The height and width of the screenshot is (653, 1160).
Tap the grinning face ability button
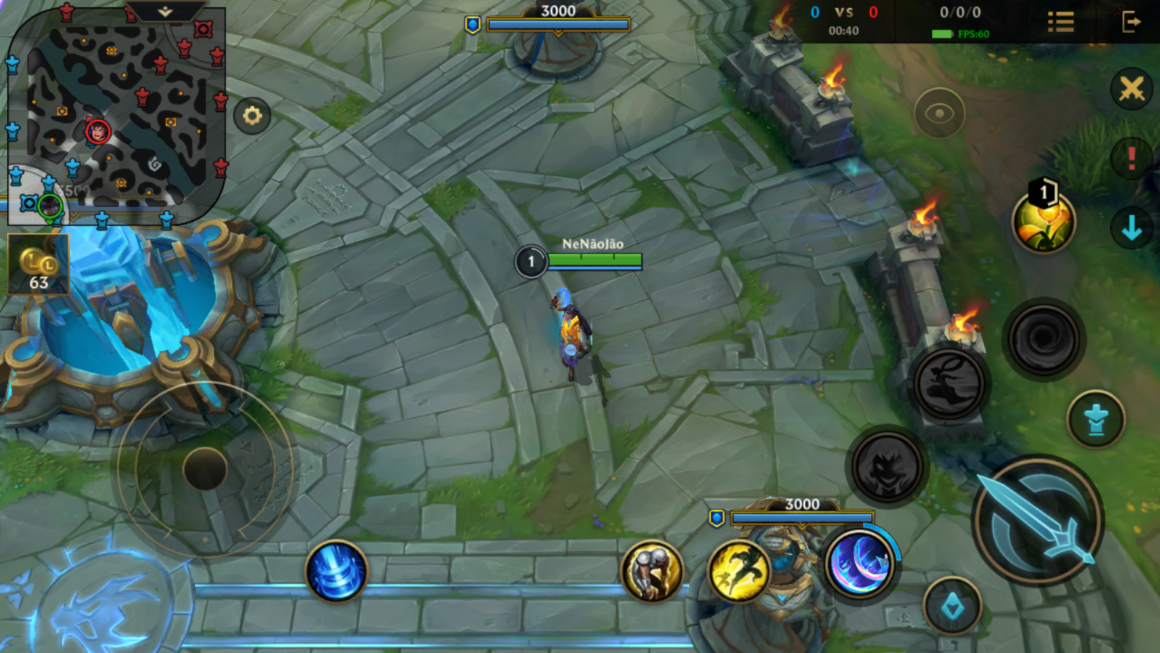pyautogui.click(x=886, y=466)
